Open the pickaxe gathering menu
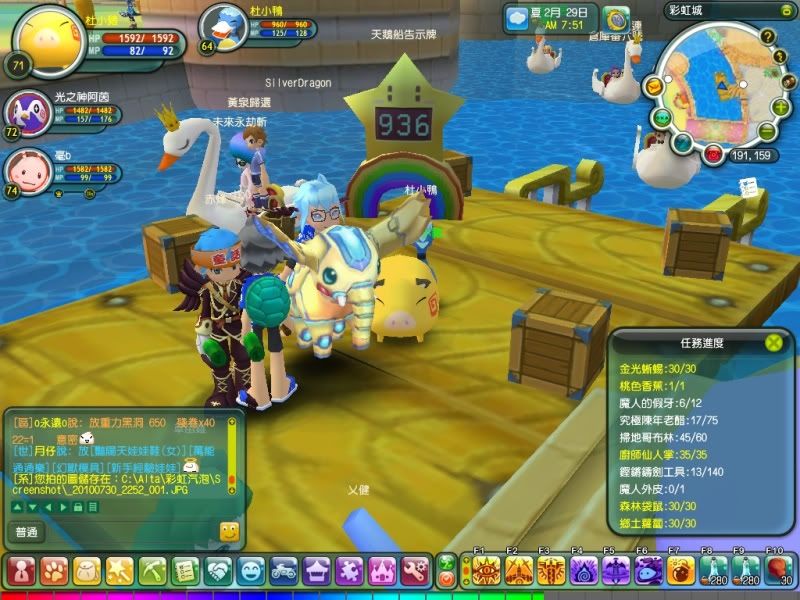 coord(152,571)
